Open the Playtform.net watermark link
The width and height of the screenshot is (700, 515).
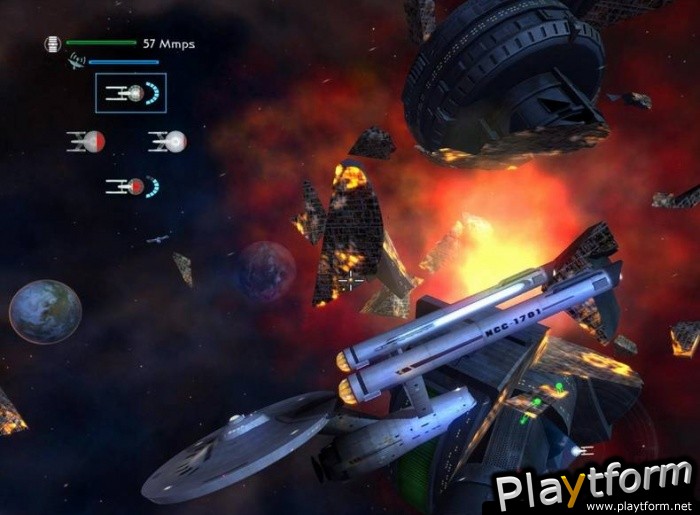[x=594, y=490]
